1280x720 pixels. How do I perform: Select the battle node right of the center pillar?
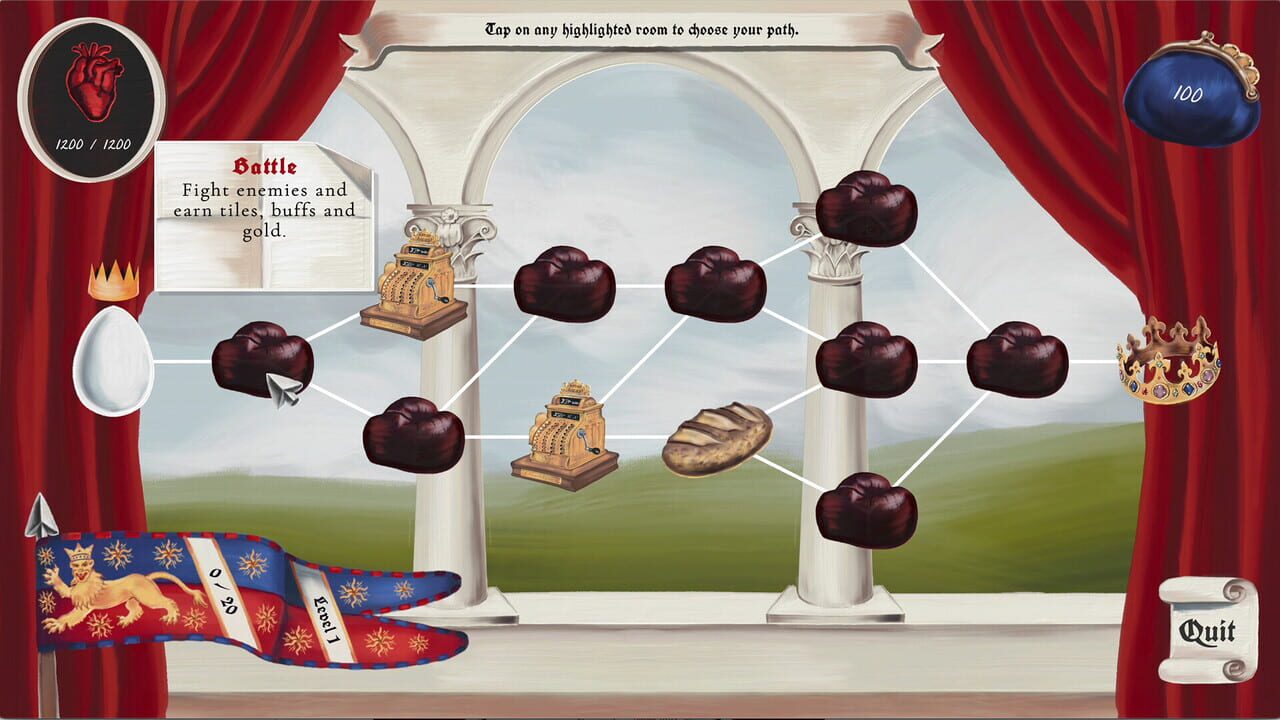[x=870, y=360]
